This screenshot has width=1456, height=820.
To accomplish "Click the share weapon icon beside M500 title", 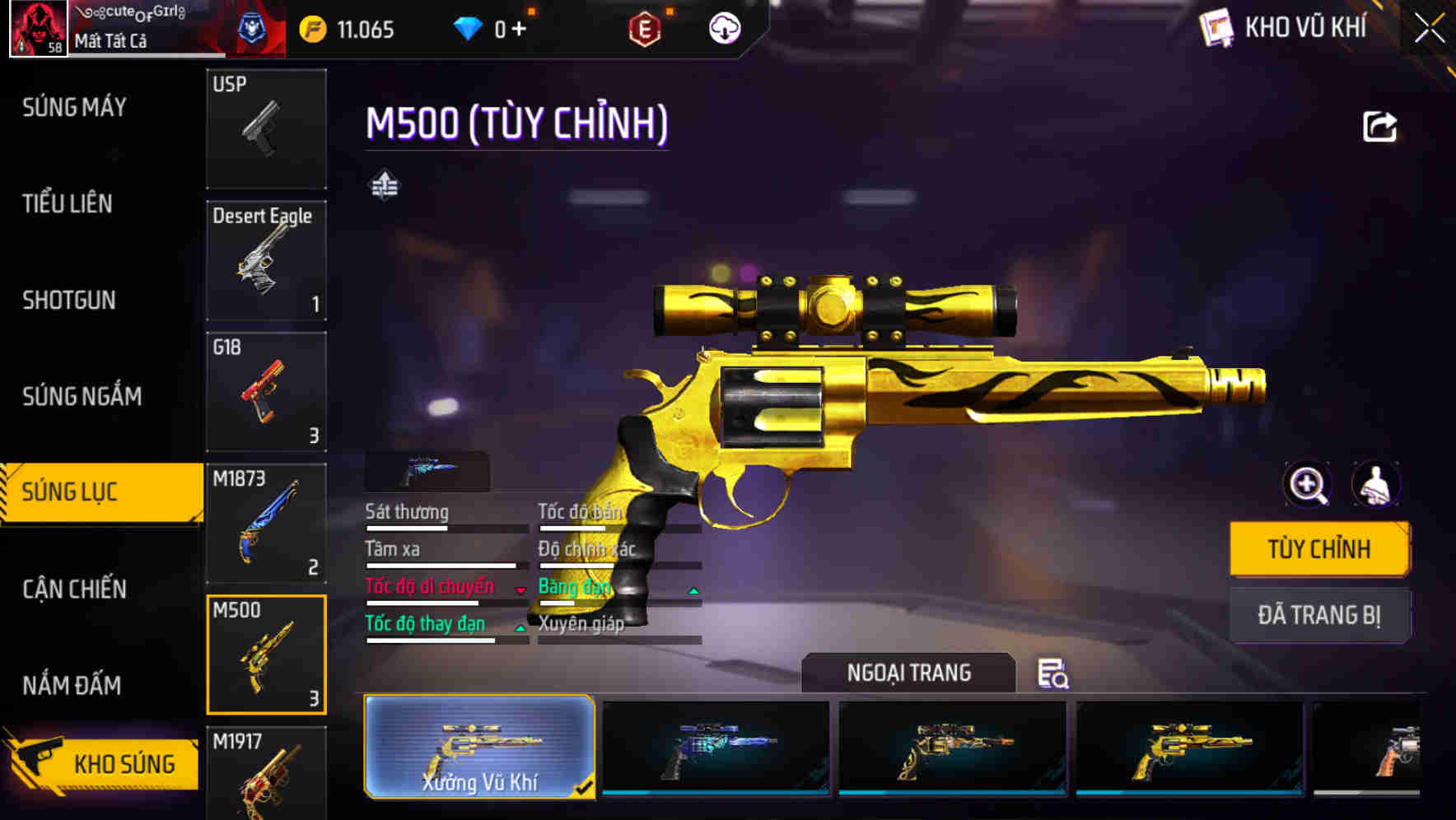I will tap(1380, 123).
